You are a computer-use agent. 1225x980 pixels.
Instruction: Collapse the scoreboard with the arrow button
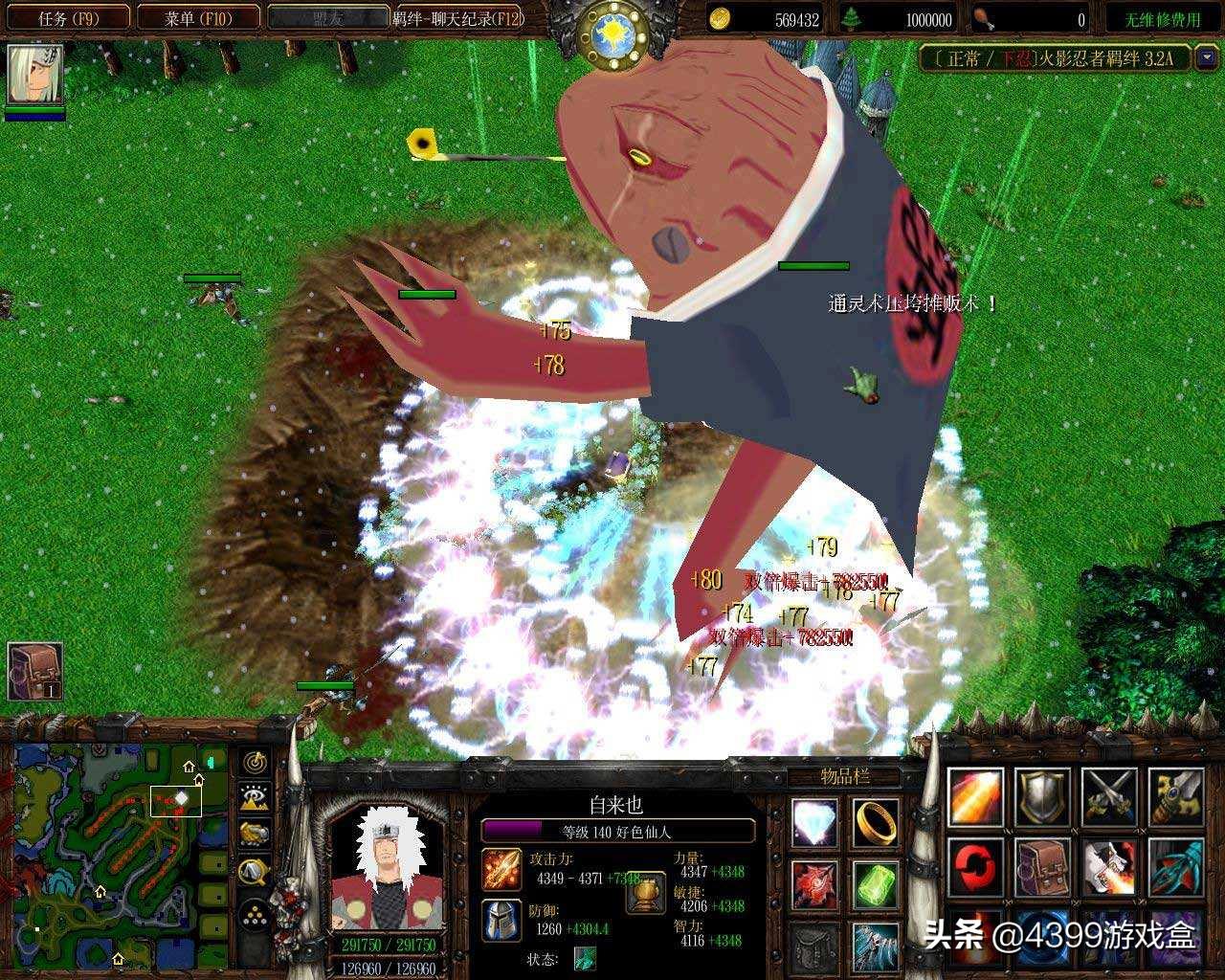1207,57
